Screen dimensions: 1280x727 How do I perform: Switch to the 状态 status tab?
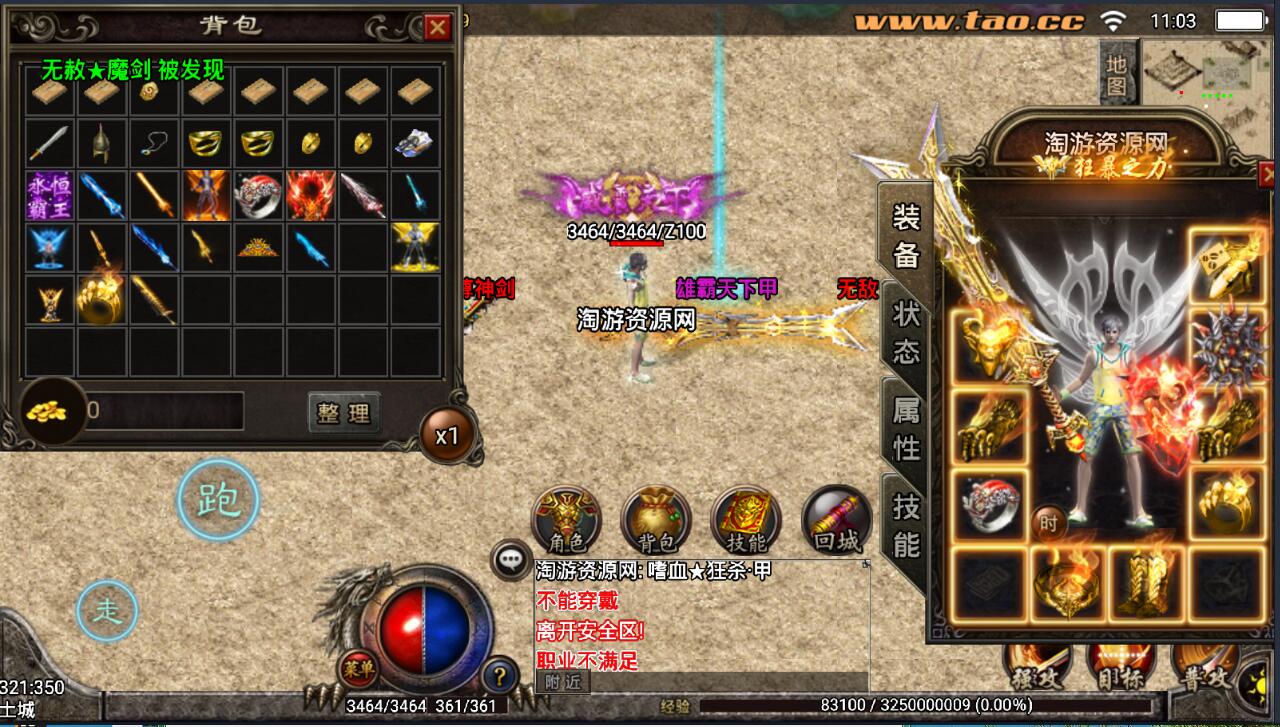pos(906,335)
